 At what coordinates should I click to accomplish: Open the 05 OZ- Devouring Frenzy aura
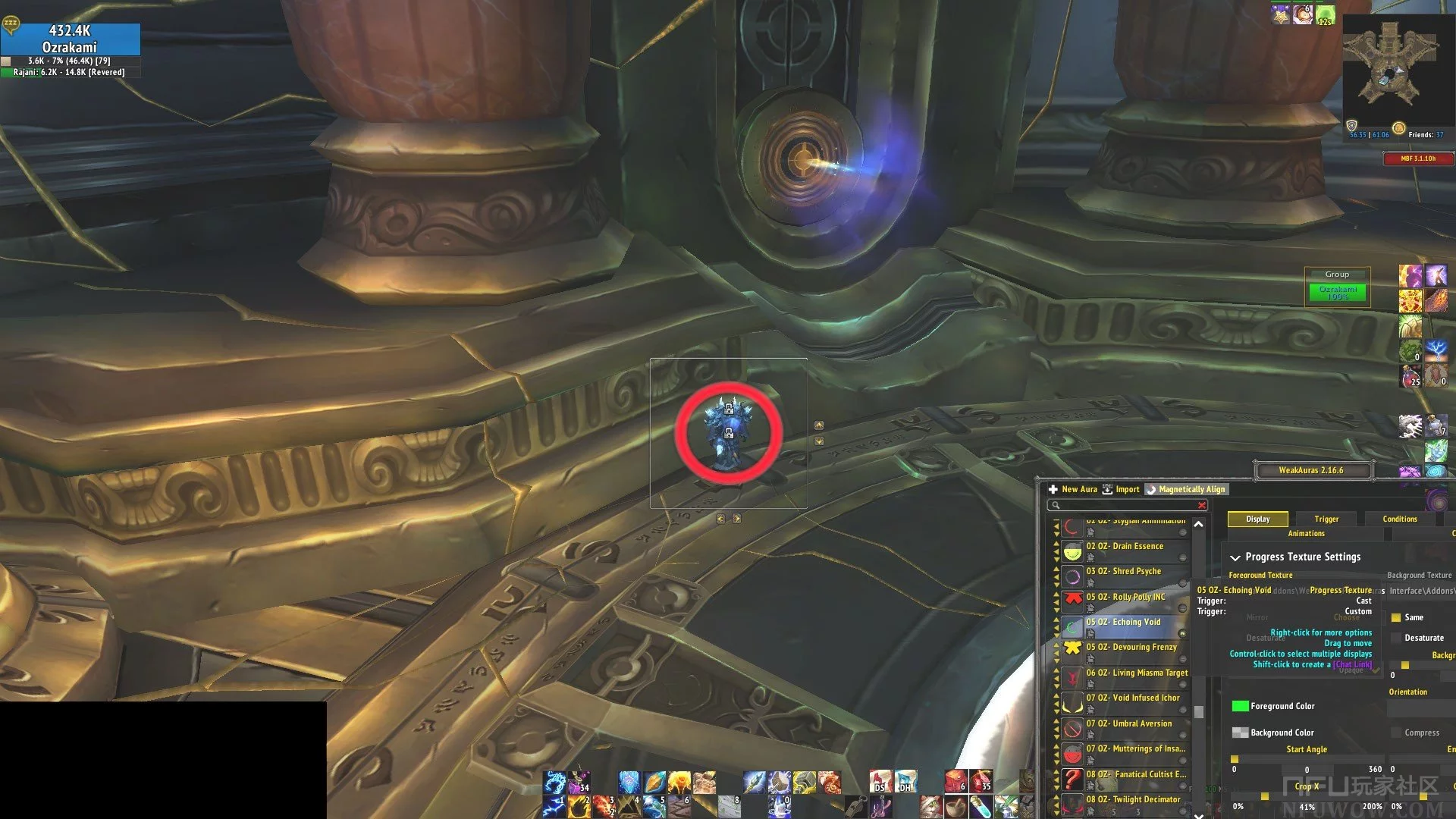tap(1131, 647)
